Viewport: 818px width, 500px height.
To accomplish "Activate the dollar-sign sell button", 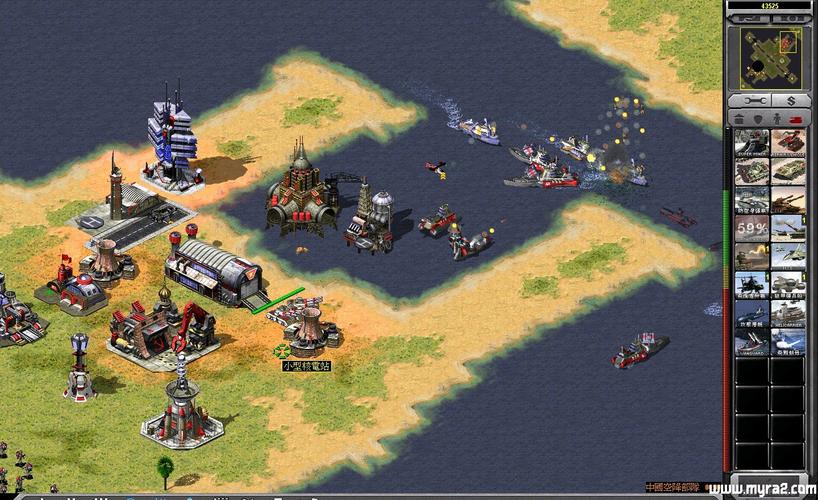I will click(x=790, y=101).
